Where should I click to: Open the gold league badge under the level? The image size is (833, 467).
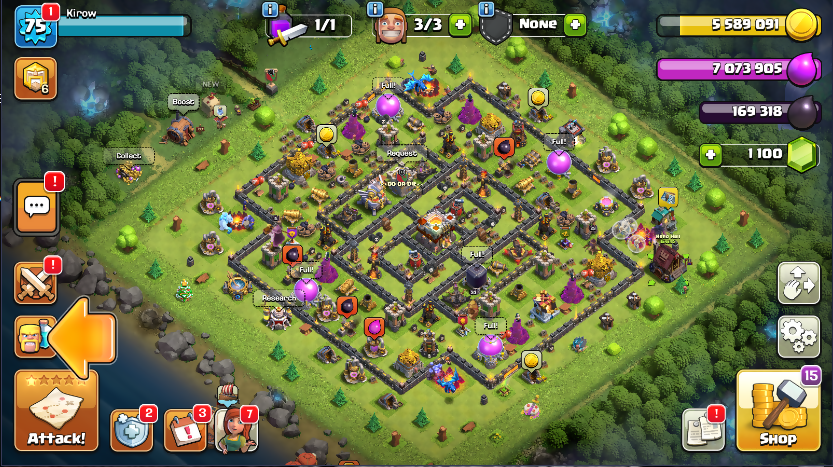click(x=35, y=77)
